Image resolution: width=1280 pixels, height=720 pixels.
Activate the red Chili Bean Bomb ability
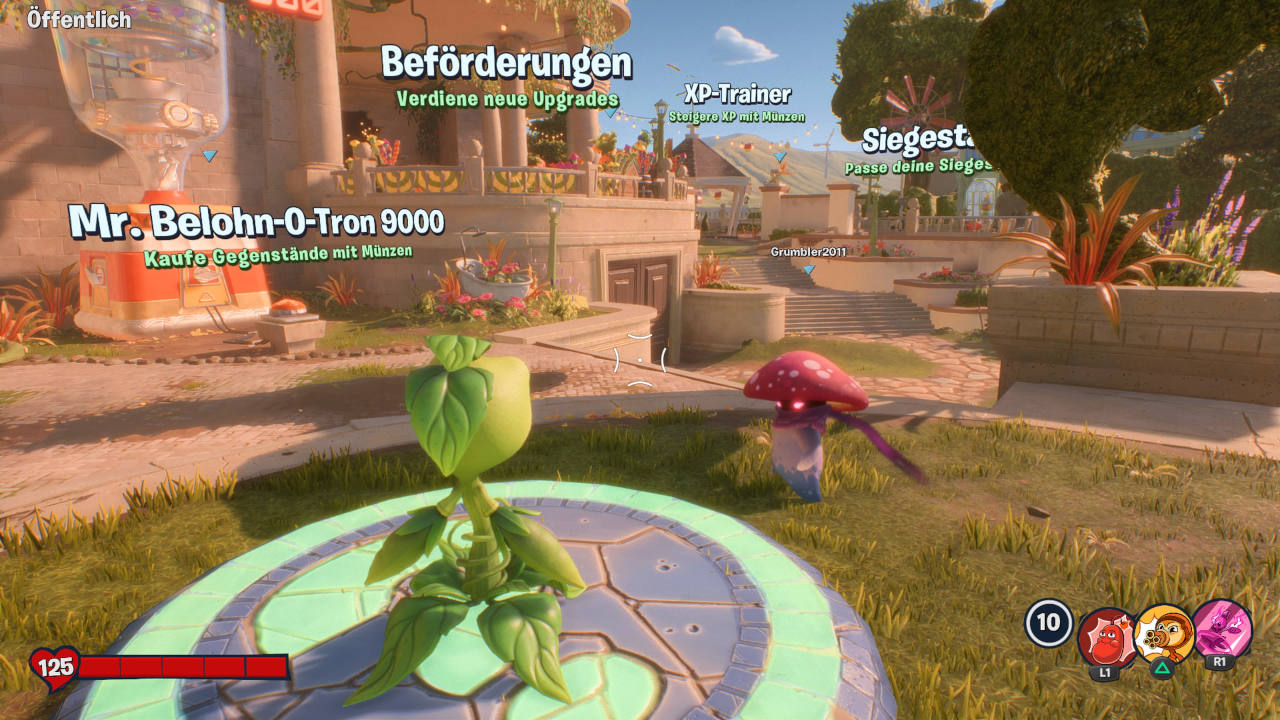tap(1106, 637)
